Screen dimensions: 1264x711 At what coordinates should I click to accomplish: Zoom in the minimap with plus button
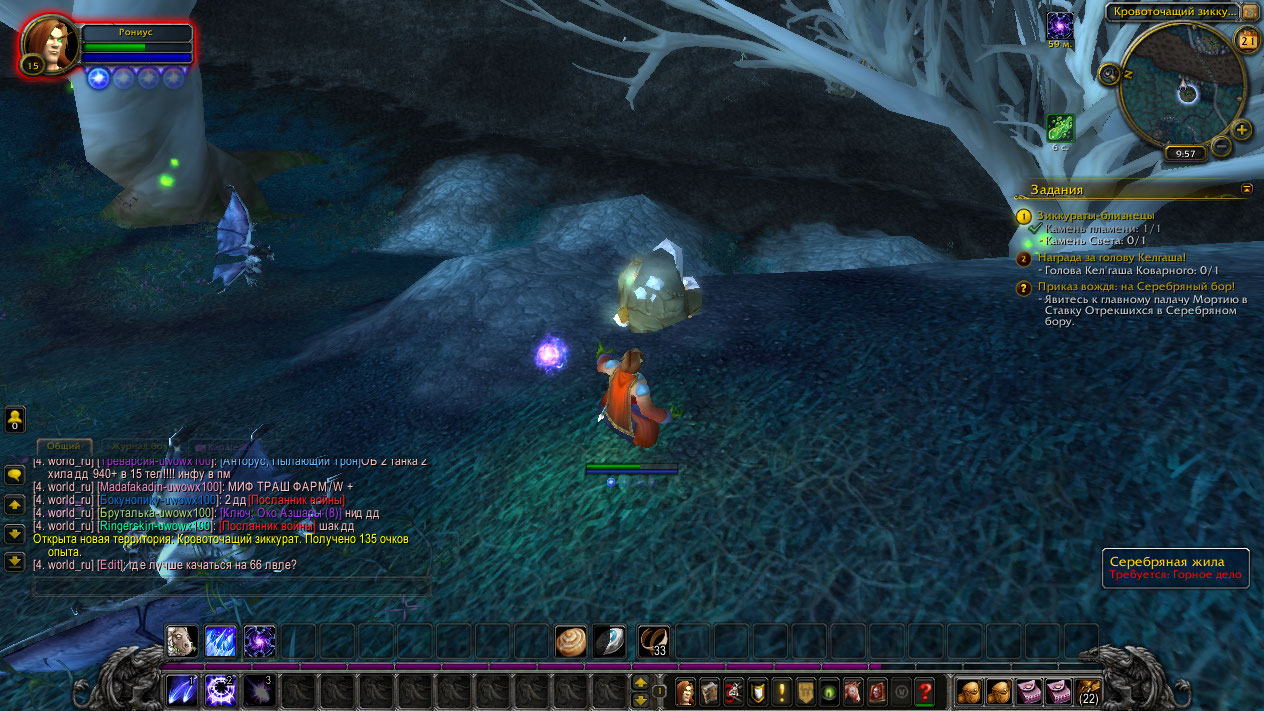coord(1242,130)
